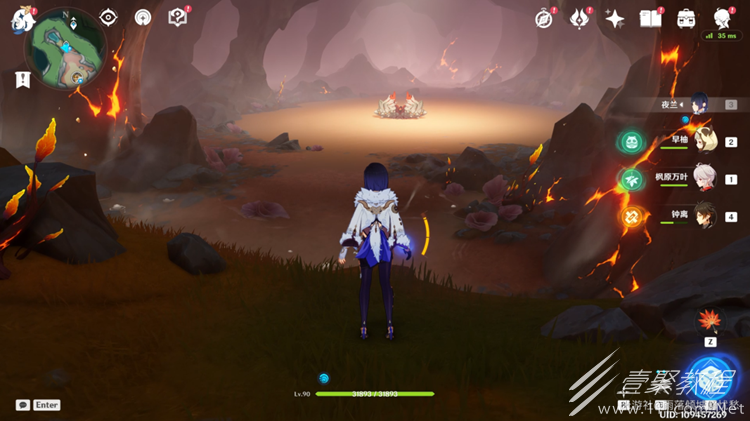Open the quest bookmark icon below Paimon
This screenshot has width=750, height=421.
[x=22, y=81]
